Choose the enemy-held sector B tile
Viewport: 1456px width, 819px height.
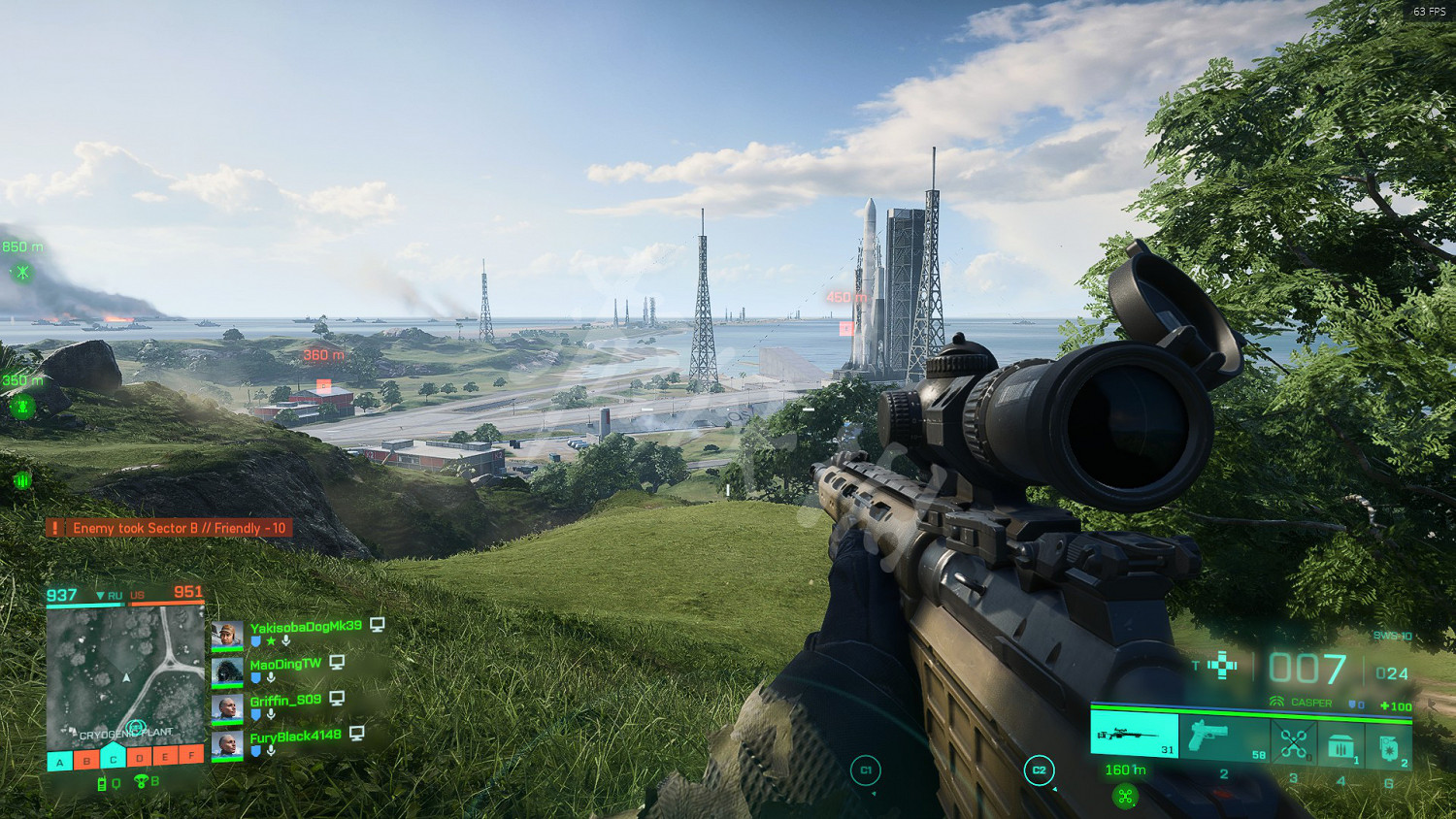point(86,760)
